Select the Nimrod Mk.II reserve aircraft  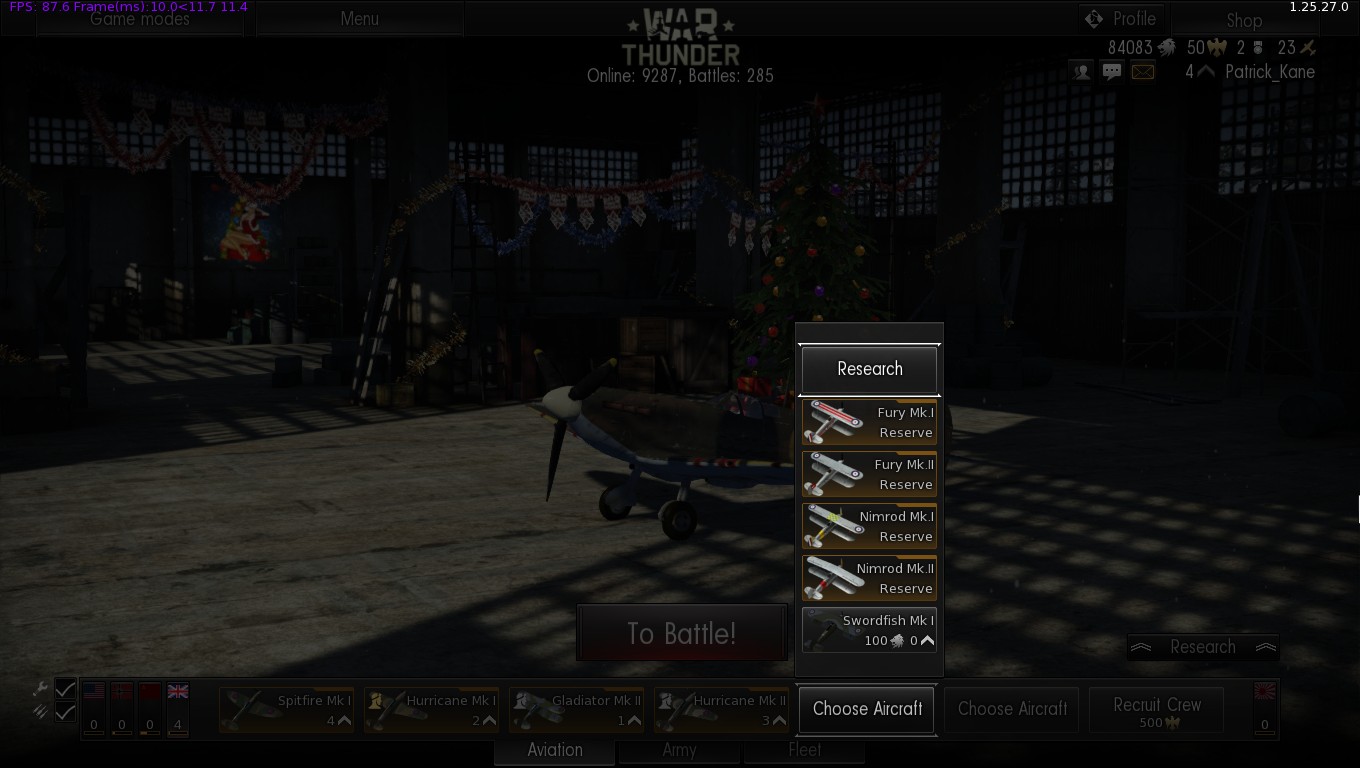pyautogui.click(x=869, y=578)
